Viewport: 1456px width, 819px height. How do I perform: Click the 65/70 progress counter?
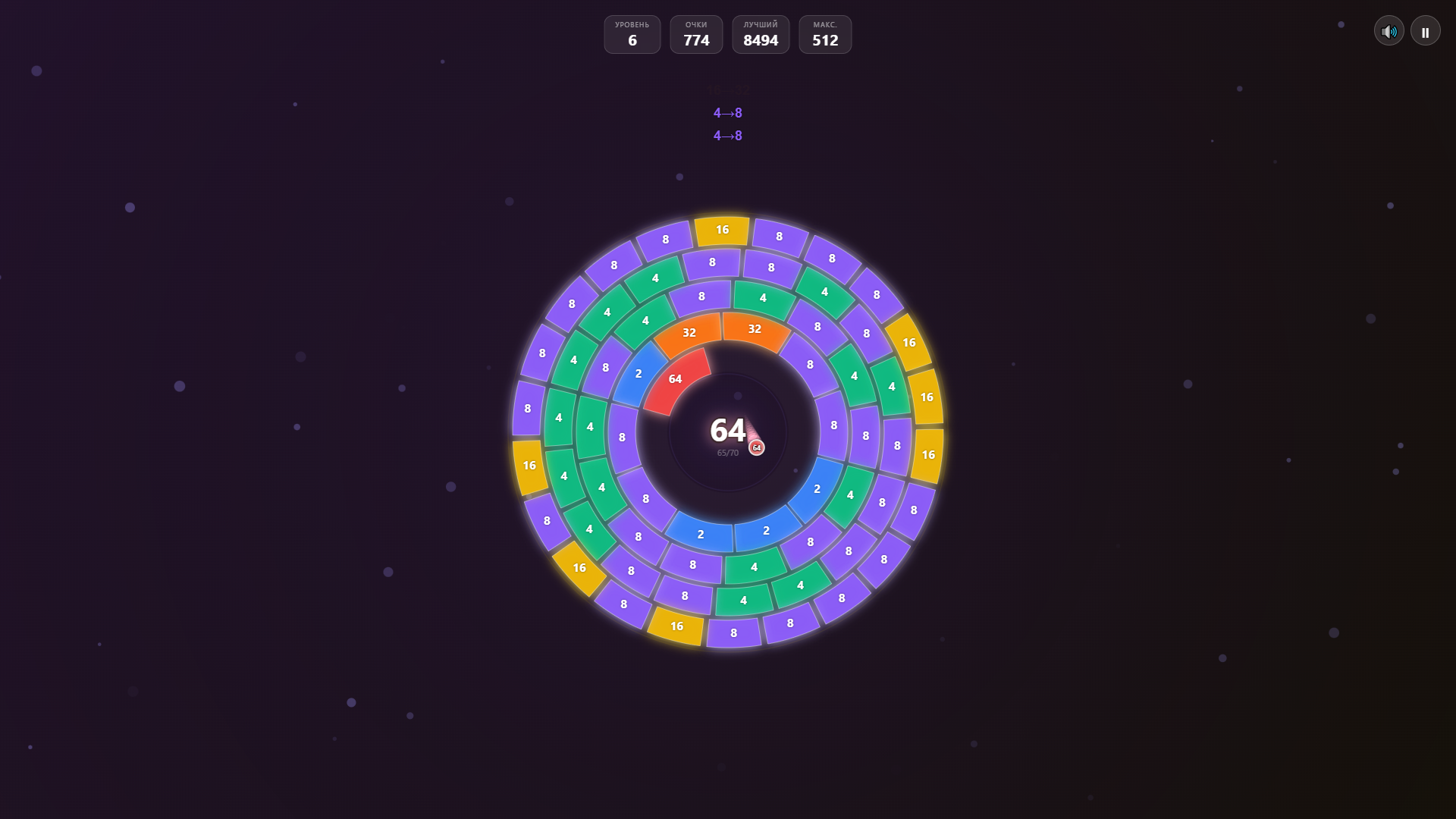point(727,451)
